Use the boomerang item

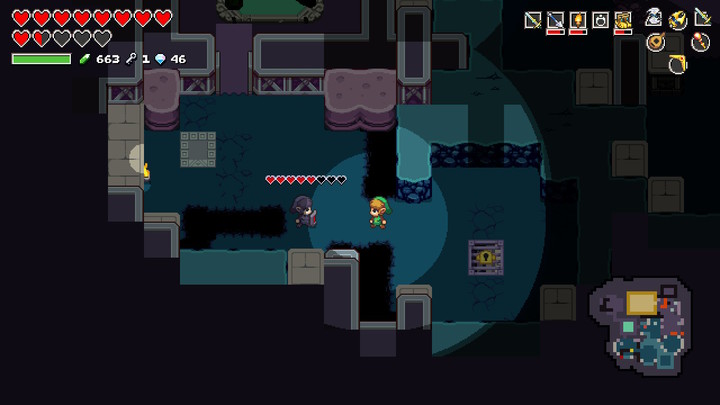click(678, 63)
